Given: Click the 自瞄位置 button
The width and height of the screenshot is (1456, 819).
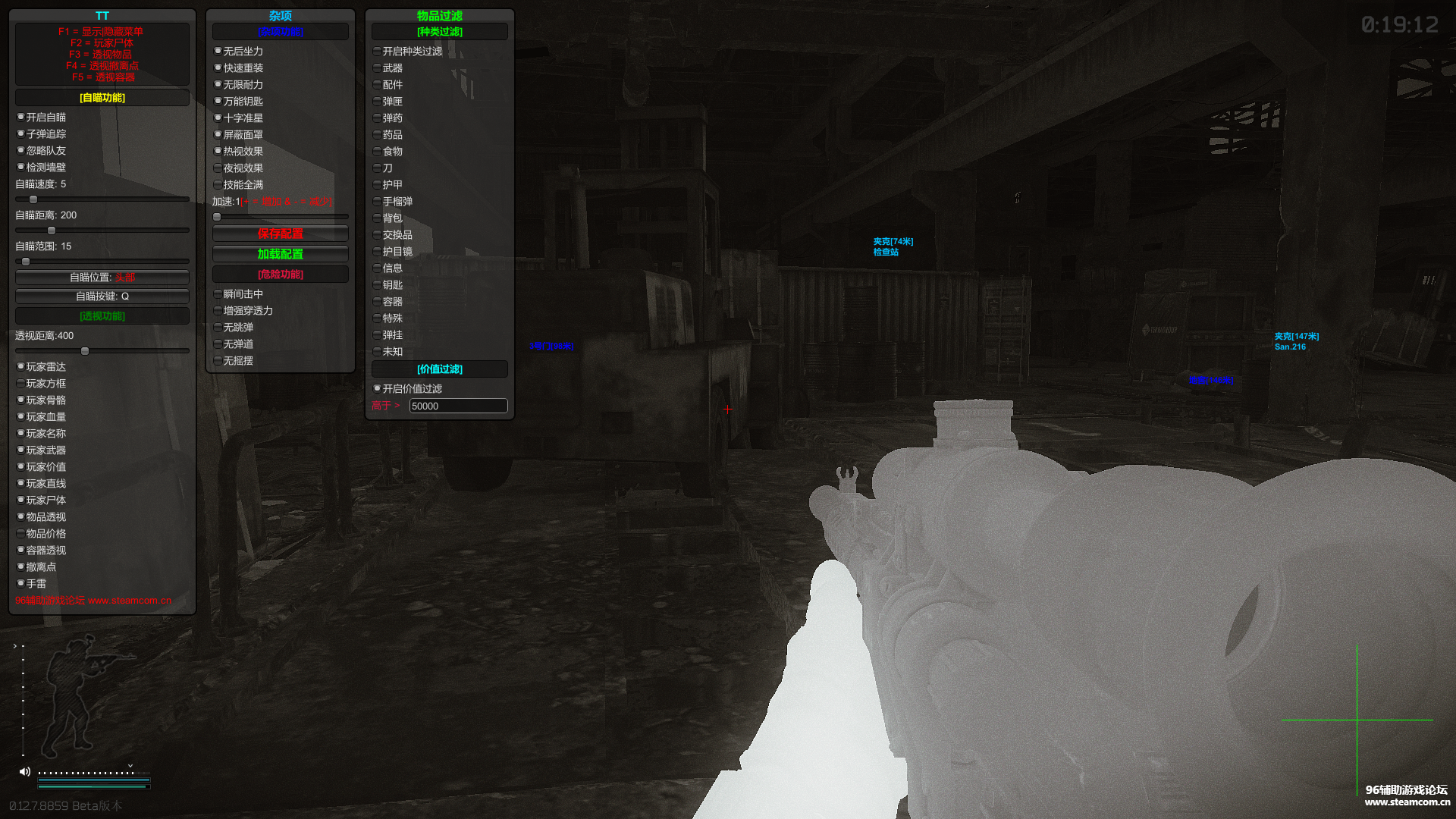Looking at the screenshot, I should (102, 278).
